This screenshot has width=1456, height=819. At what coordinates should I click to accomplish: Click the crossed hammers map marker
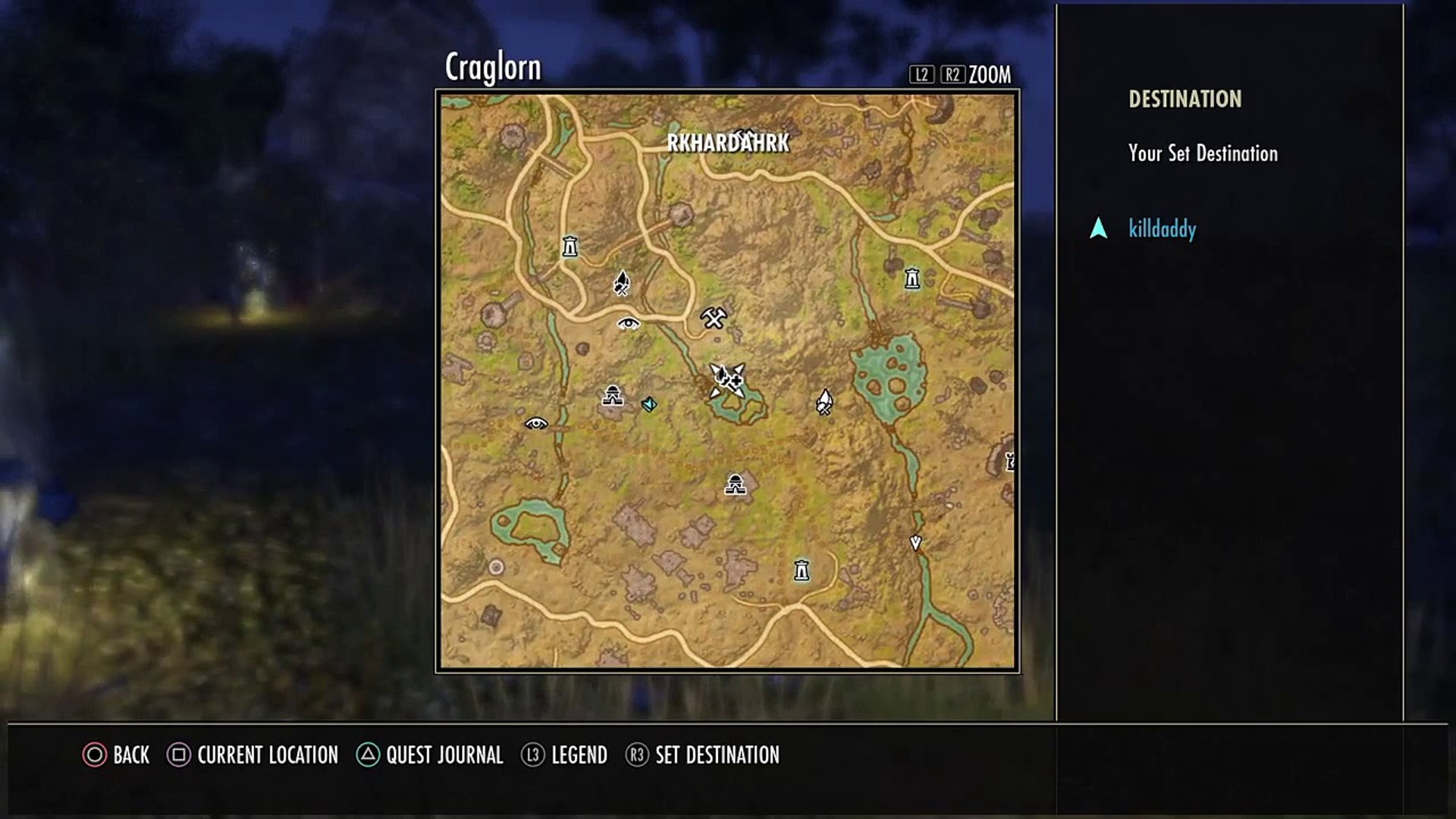click(714, 317)
